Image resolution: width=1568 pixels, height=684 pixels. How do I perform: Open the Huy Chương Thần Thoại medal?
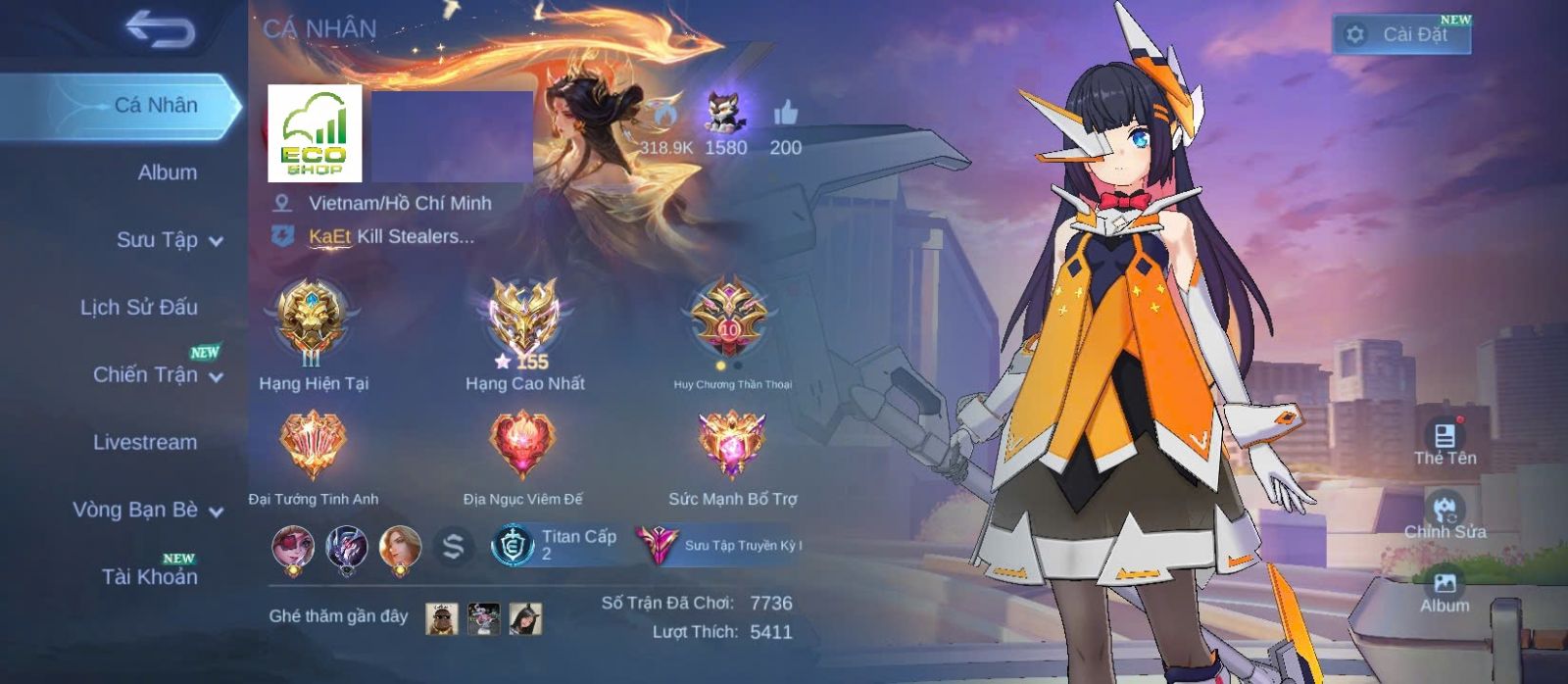(730, 318)
